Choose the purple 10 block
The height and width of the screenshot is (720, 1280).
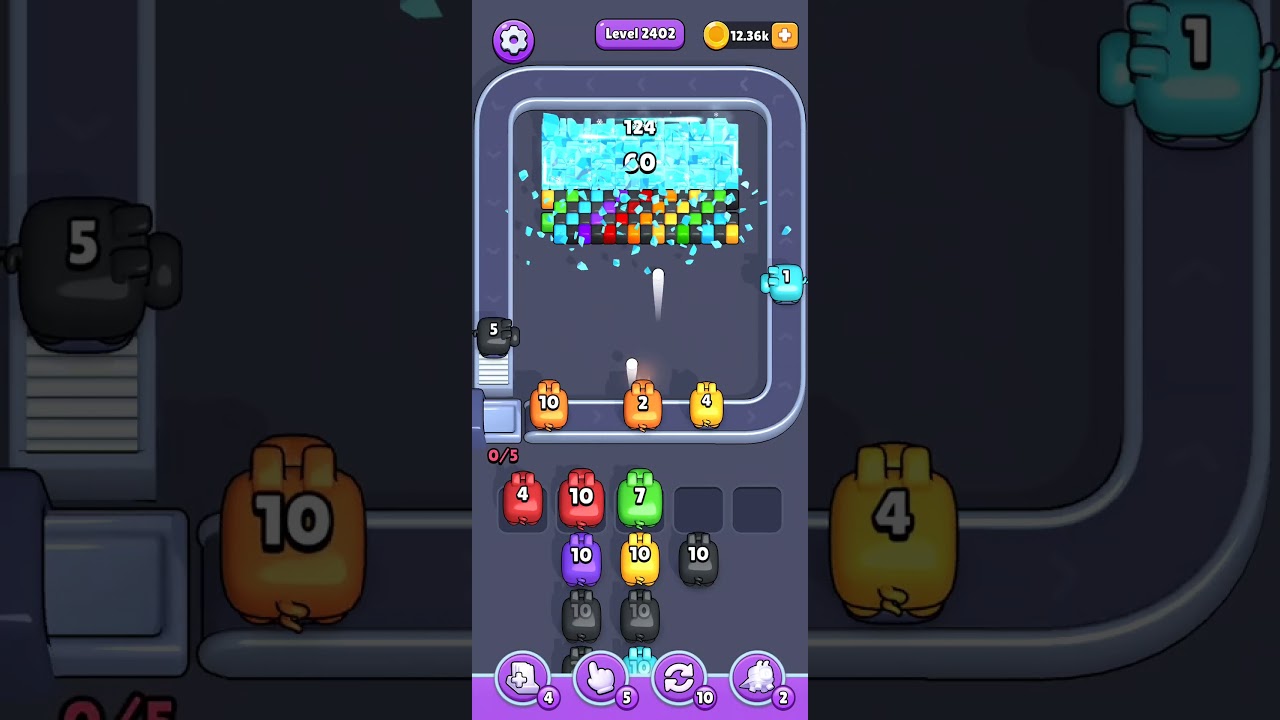(581, 556)
